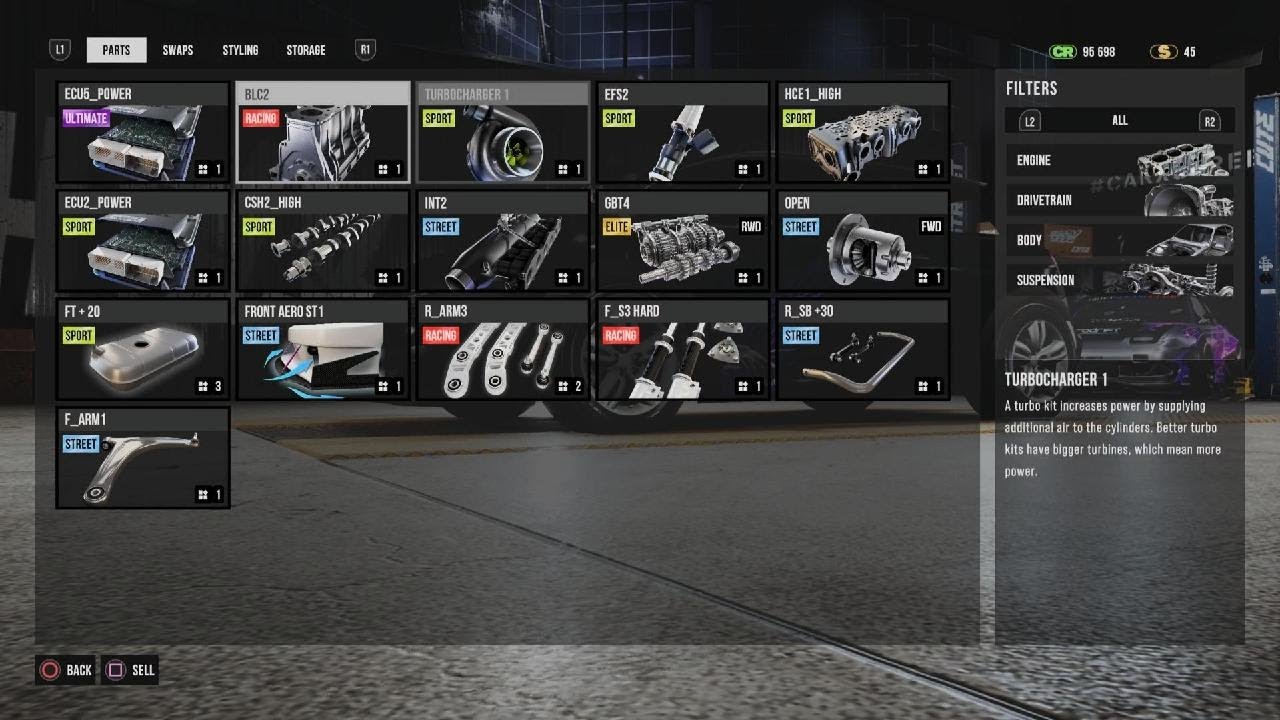The height and width of the screenshot is (720, 1280).
Task: Open the Styling tab
Action: [240, 50]
